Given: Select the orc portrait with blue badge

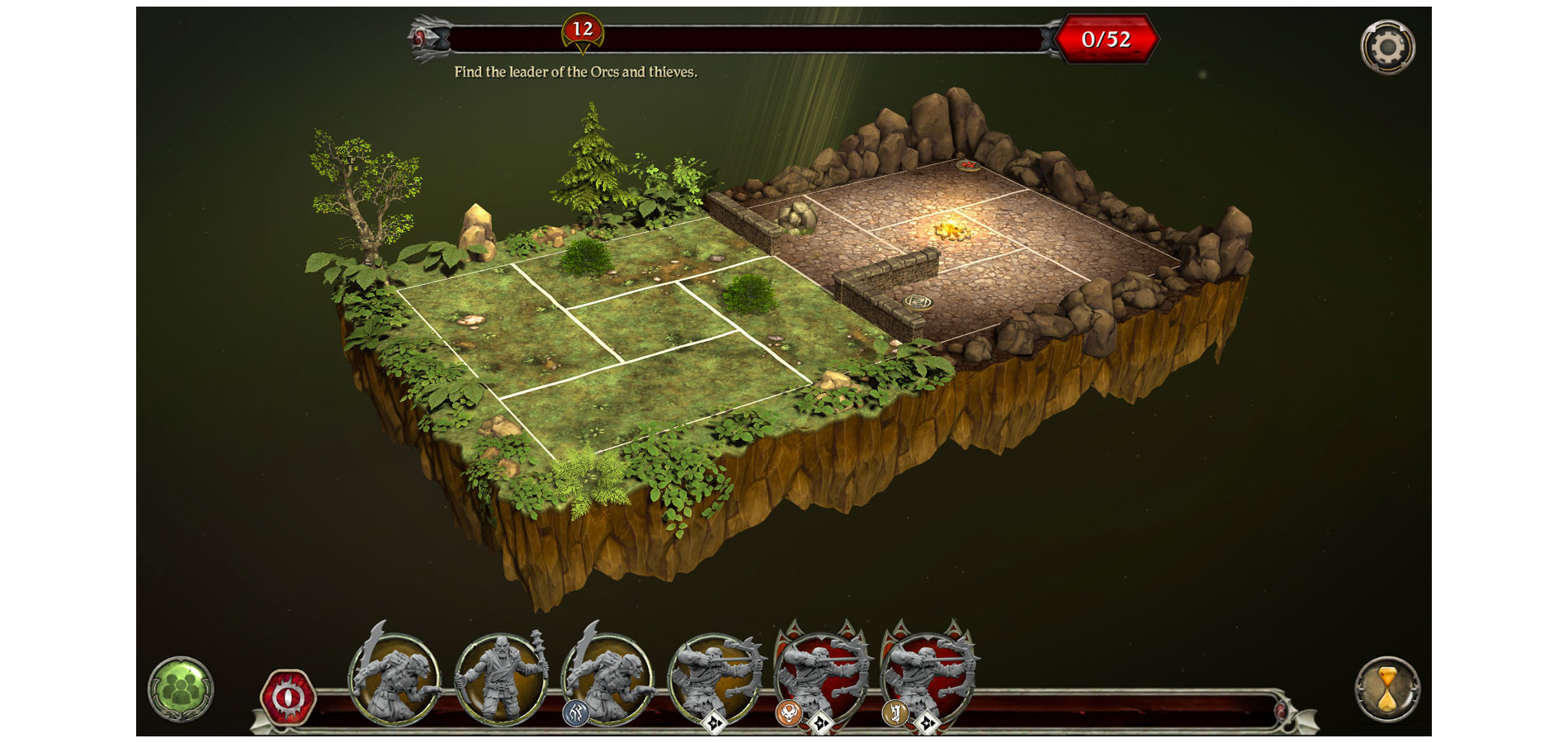Looking at the screenshot, I should 609,677.
